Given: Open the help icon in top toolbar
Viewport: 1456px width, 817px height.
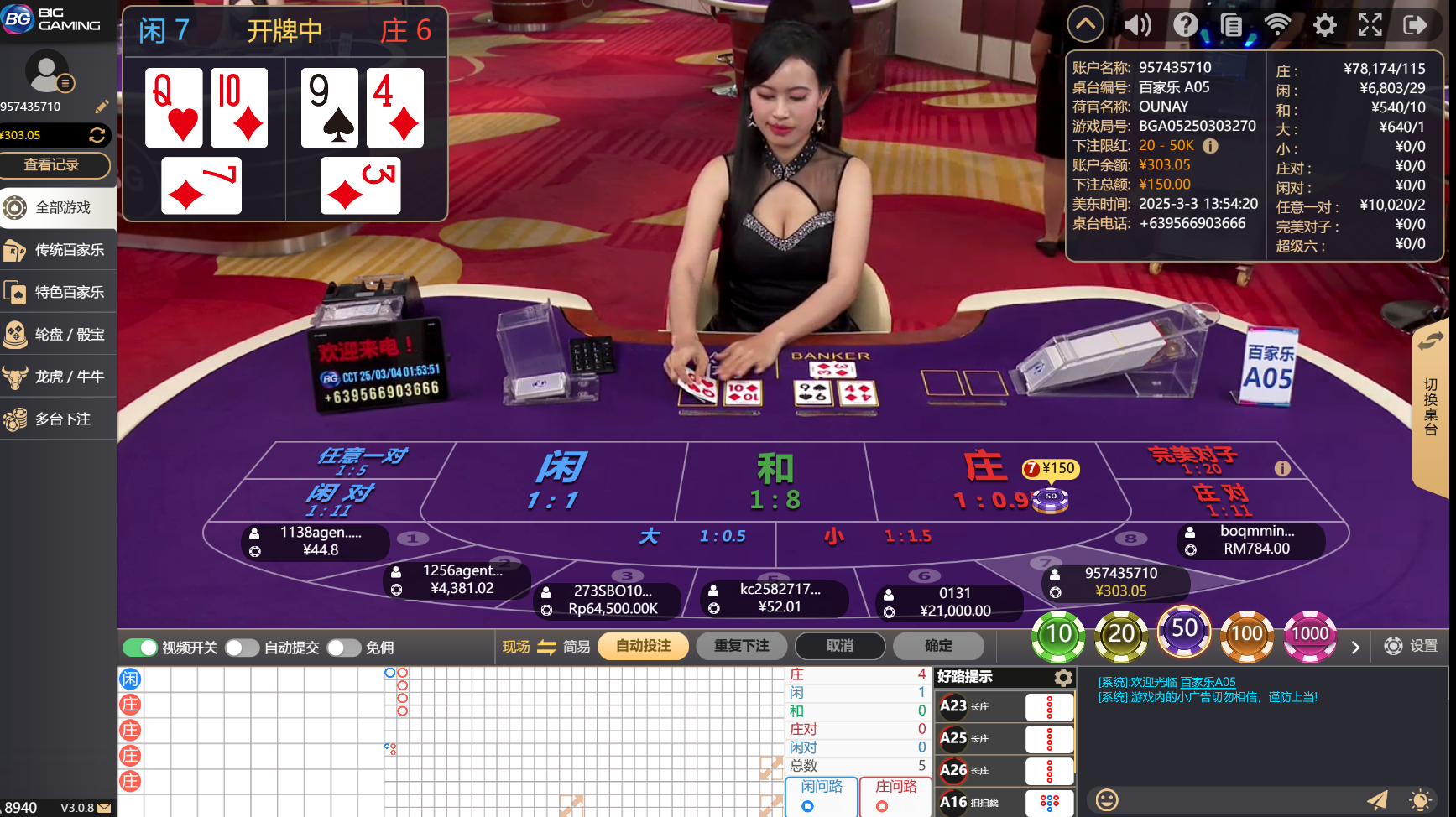Looking at the screenshot, I should click(x=1185, y=24).
